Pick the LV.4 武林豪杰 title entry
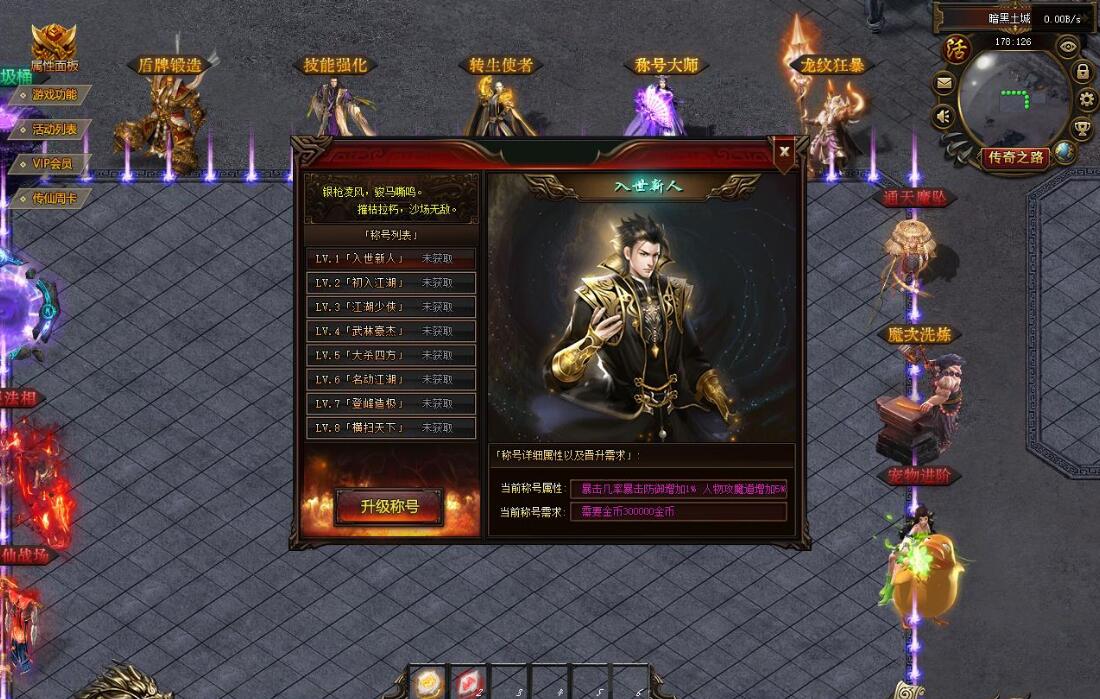 click(390, 331)
